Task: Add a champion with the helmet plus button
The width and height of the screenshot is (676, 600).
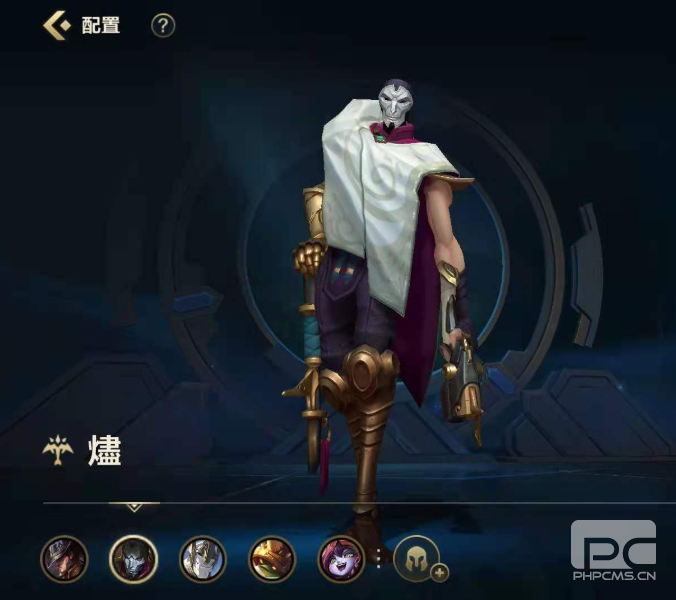Action: tap(418, 560)
